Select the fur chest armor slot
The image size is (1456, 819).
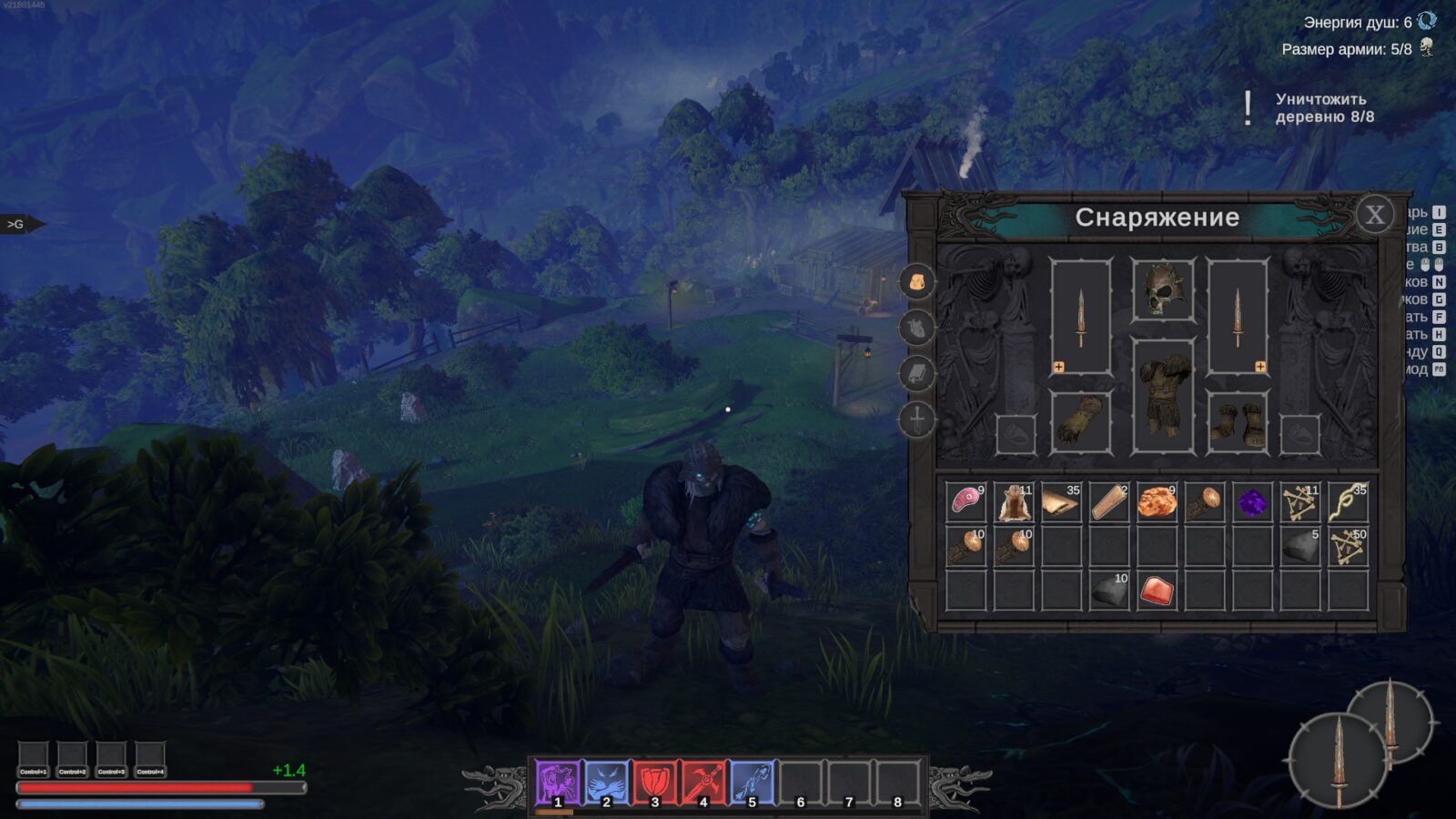click(1162, 396)
